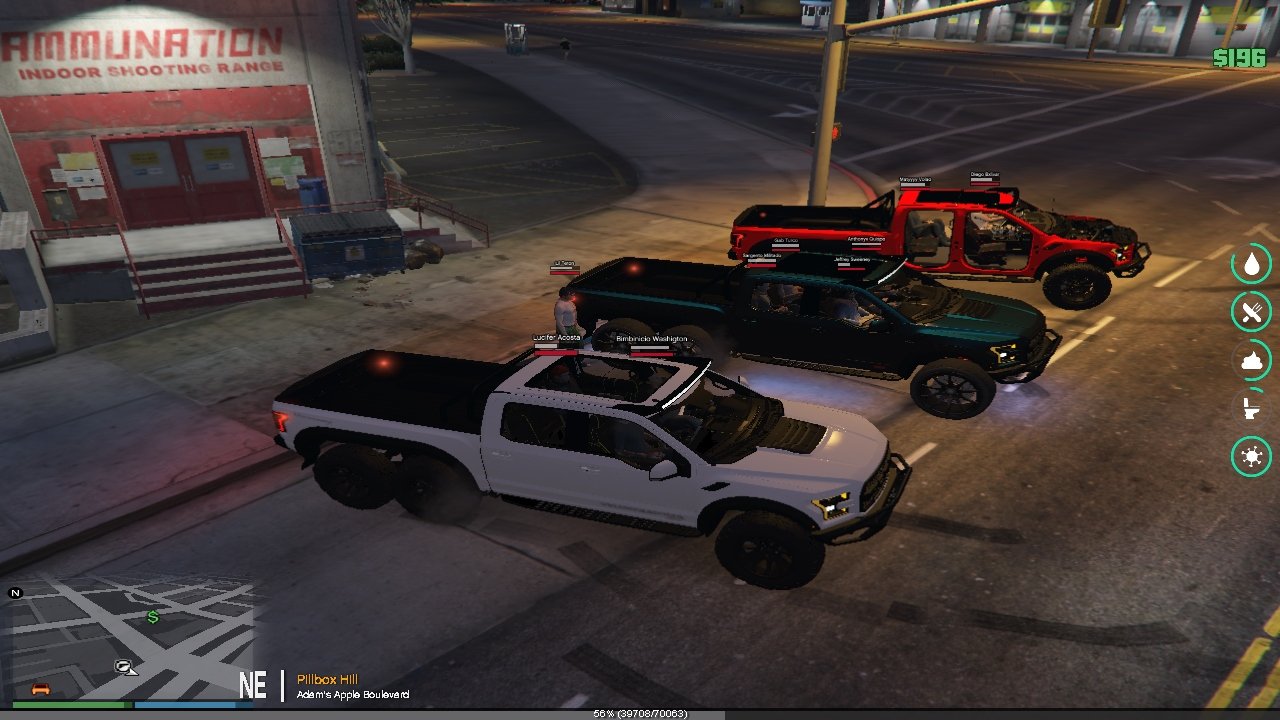Select the orange car blip on minimap
The image size is (1280, 720).
point(41,688)
